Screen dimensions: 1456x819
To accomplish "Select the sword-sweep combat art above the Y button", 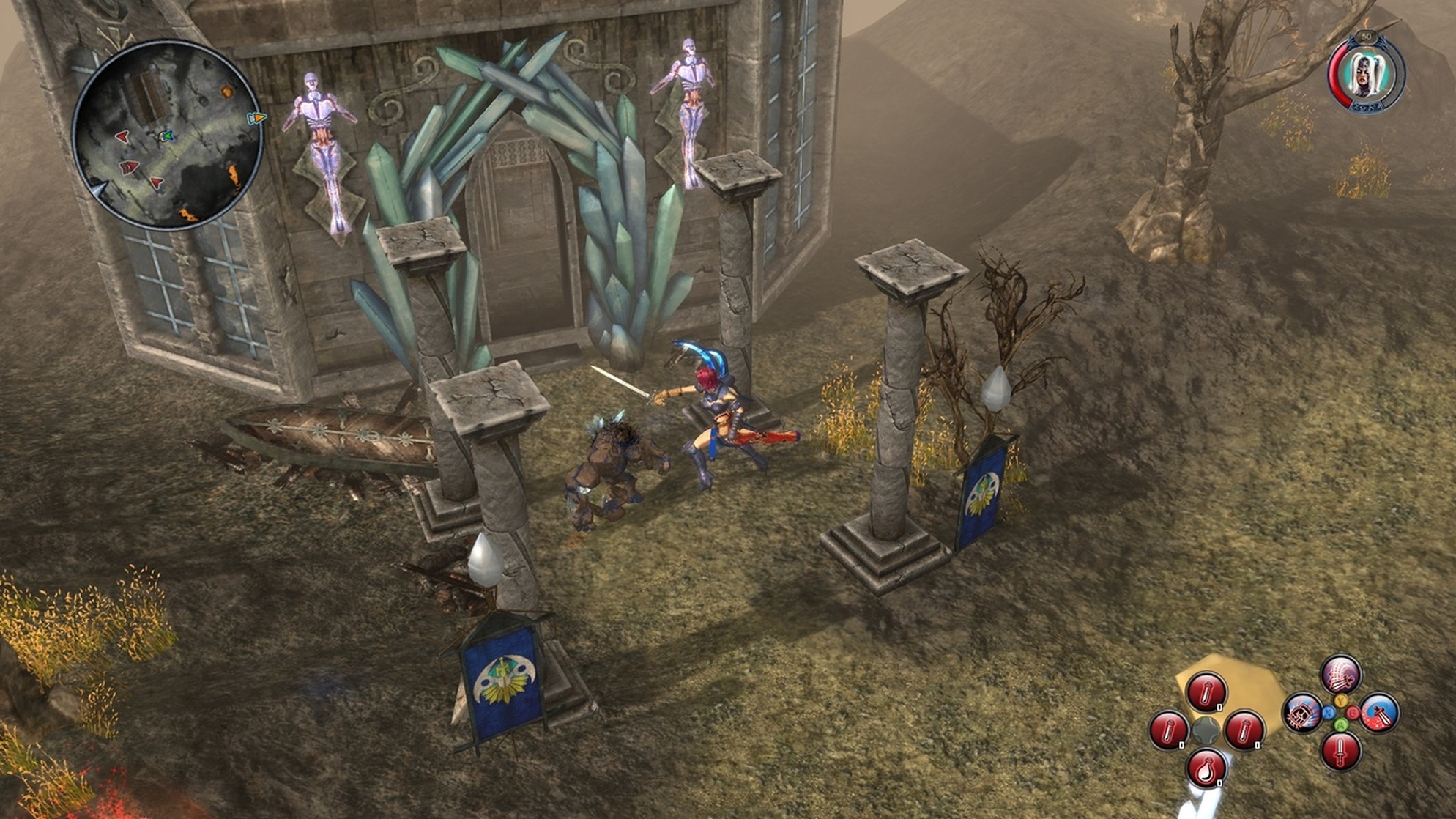I will click(1342, 674).
